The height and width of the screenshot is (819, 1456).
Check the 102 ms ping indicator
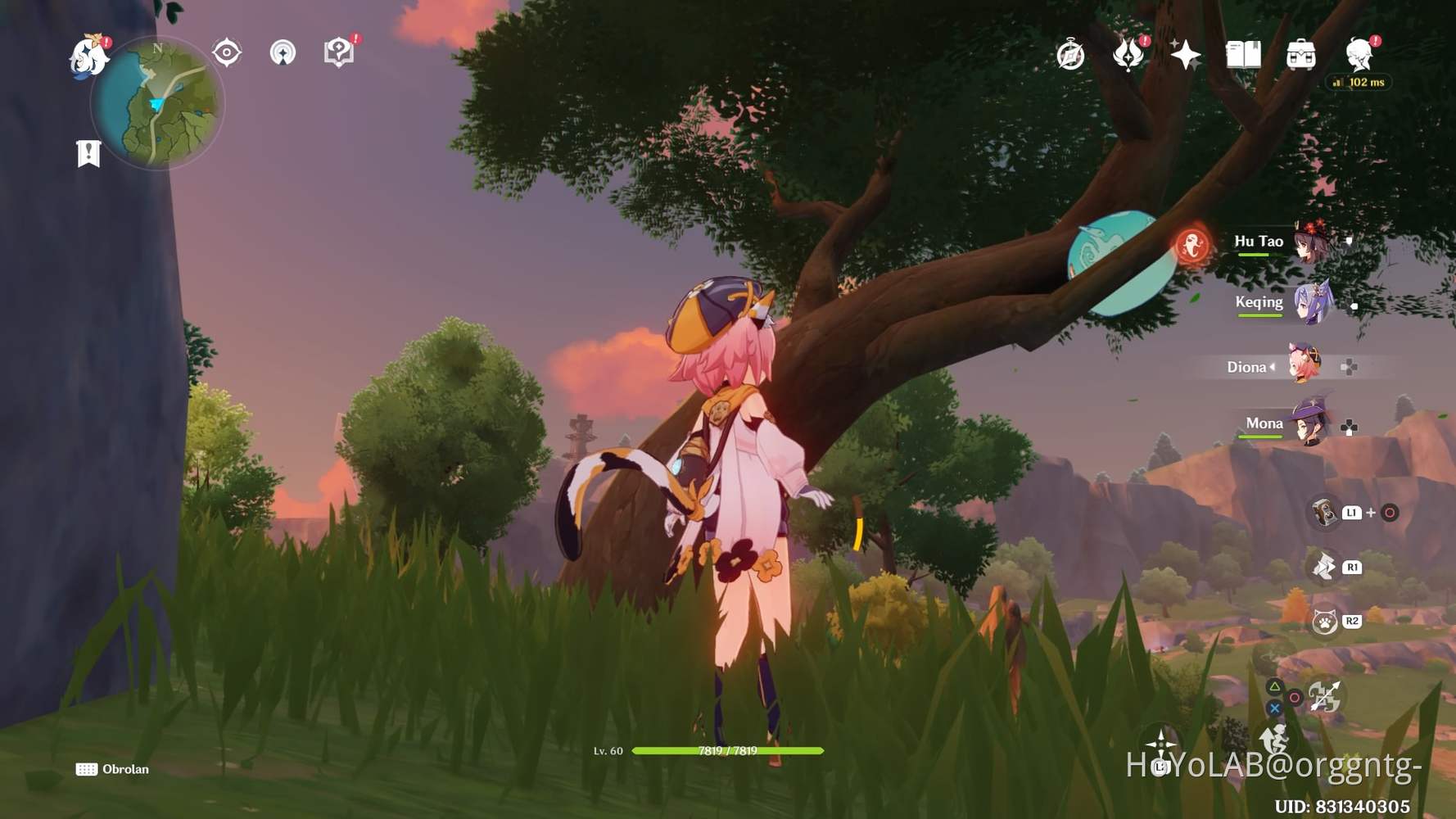point(1358,83)
